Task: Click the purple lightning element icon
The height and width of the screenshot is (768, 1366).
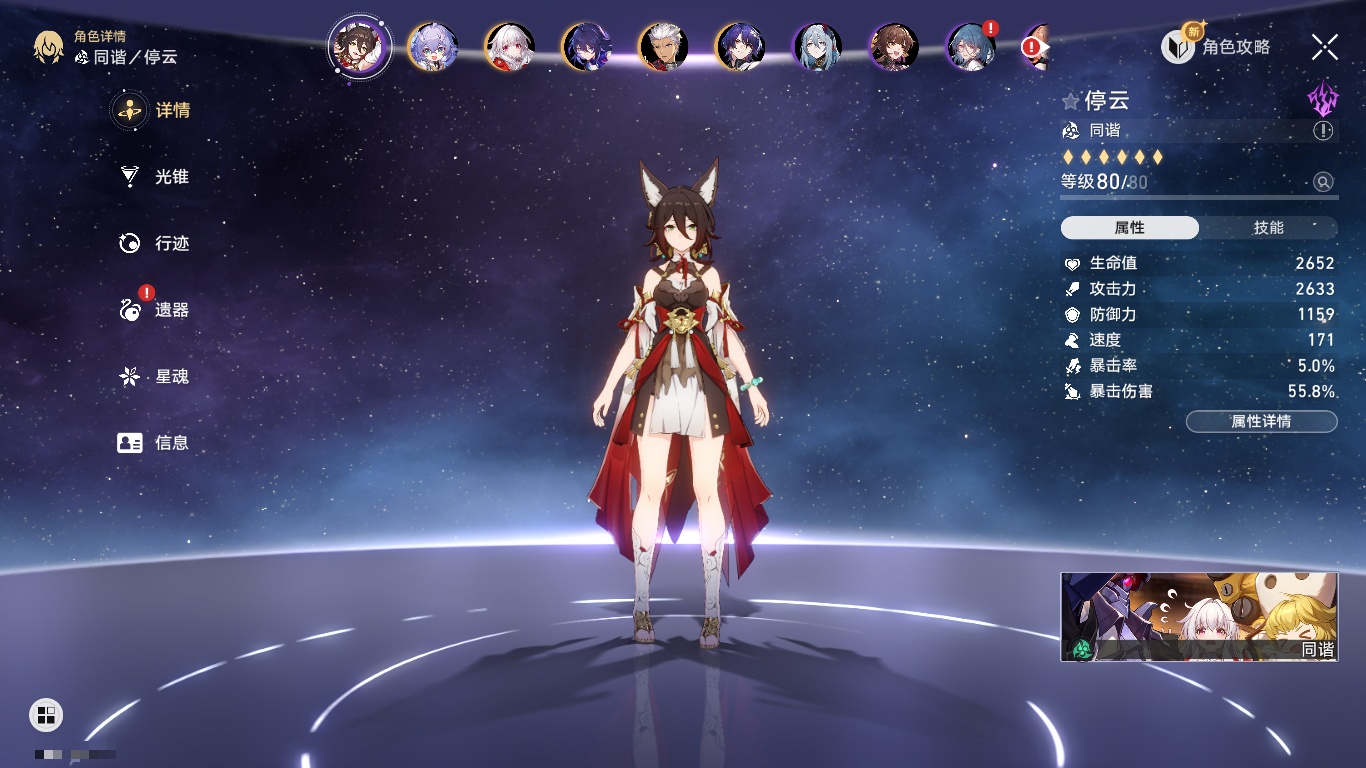Action: pyautogui.click(x=1323, y=99)
